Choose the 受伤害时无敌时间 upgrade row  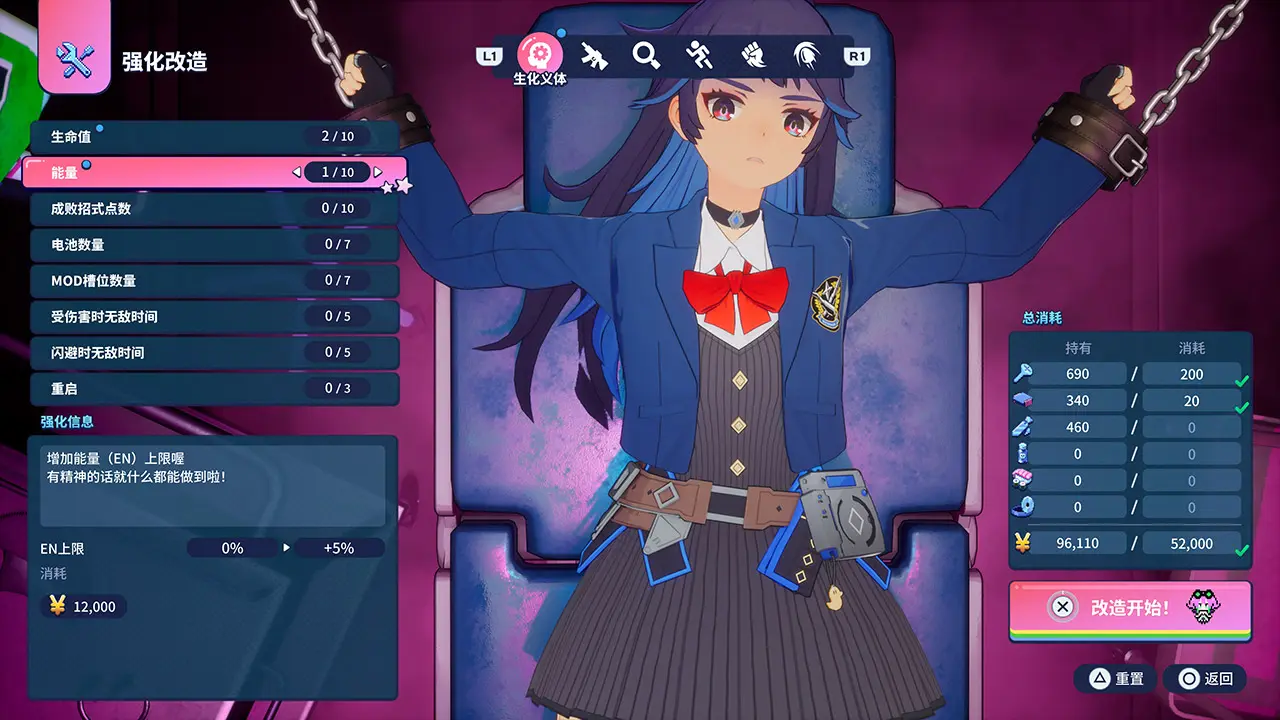click(x=214, y=316)
